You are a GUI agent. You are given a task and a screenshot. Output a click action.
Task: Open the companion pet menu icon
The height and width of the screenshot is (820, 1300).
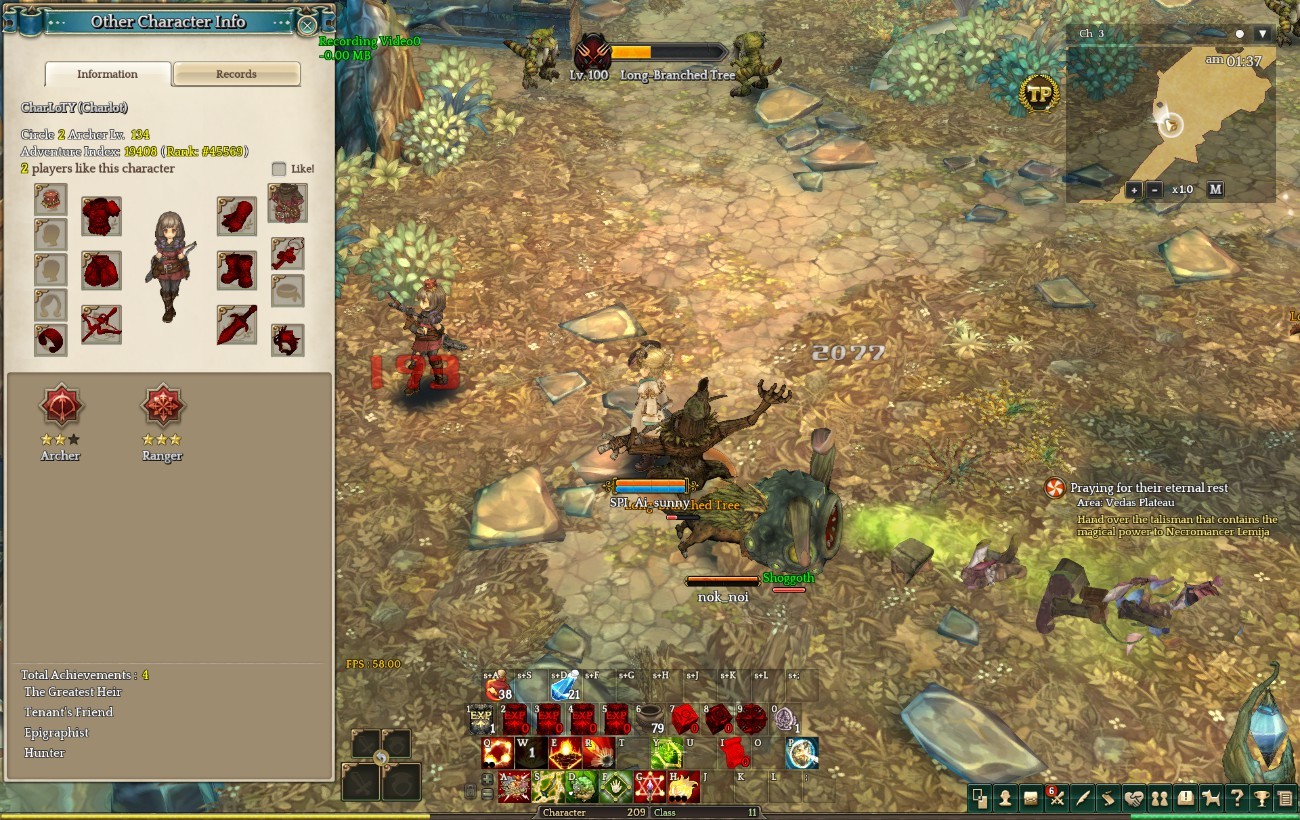click(1211, 798)
